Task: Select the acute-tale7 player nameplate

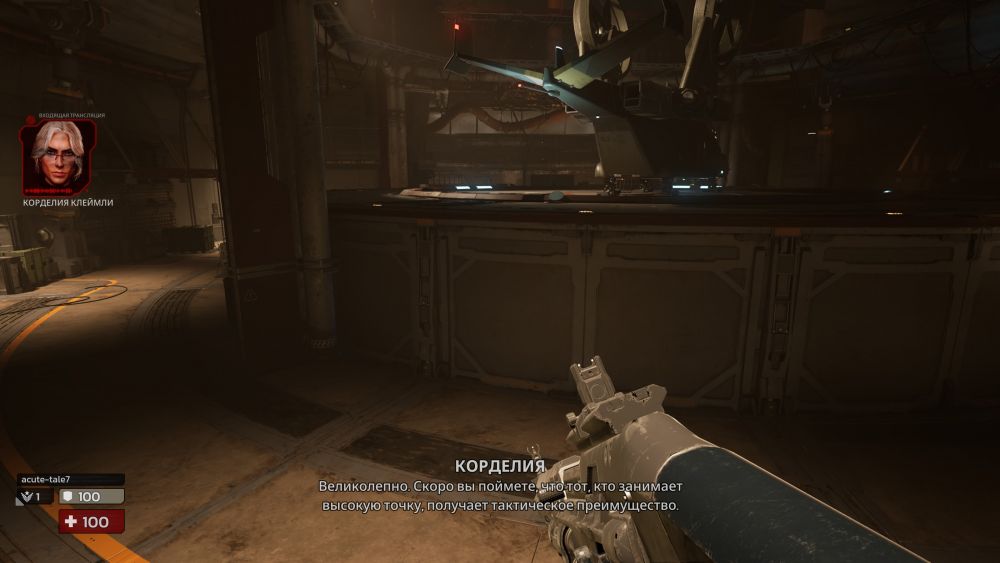Action: pos(70,479)
